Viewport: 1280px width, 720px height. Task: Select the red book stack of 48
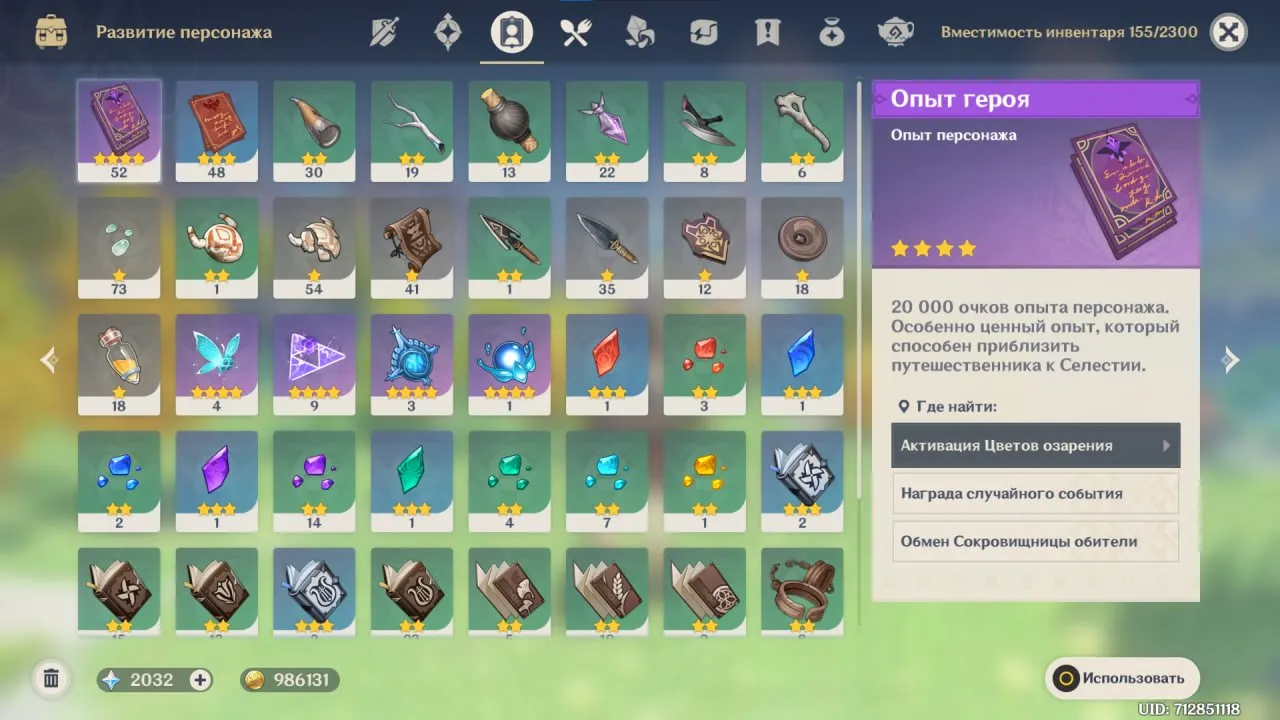point(217,130)
